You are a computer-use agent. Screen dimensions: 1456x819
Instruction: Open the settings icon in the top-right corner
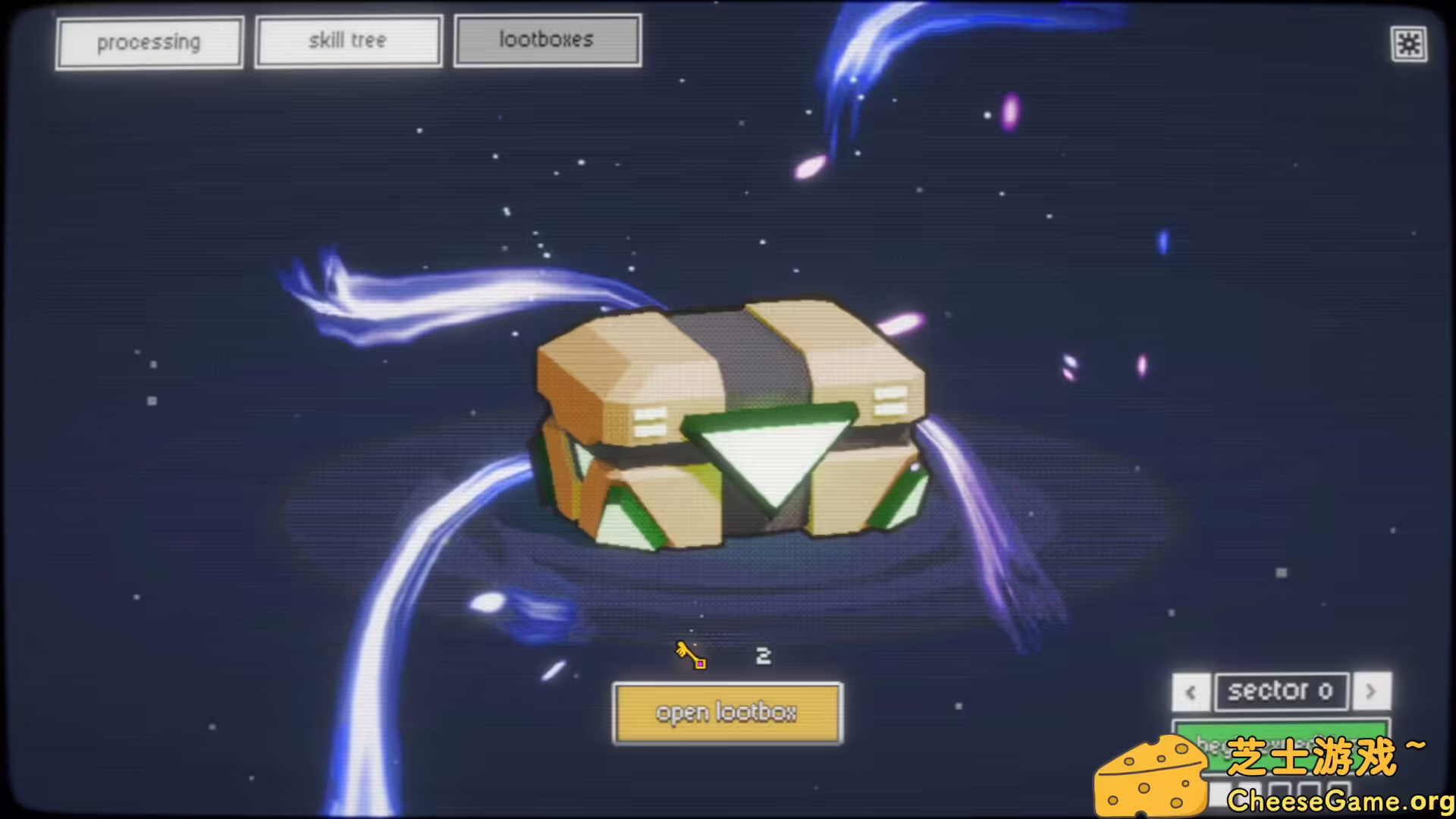point(1409,43)
